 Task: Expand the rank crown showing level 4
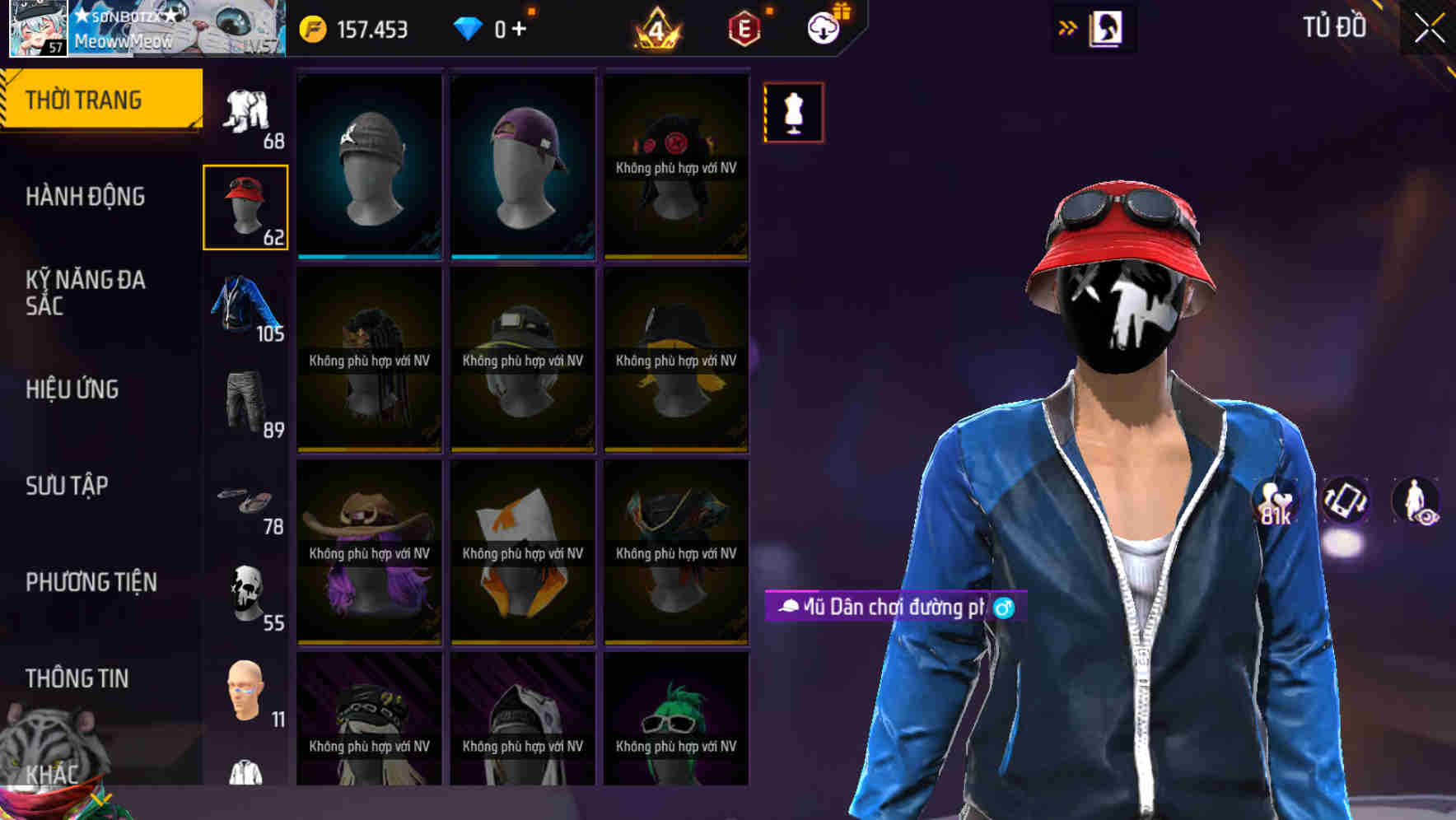[655, 30]
